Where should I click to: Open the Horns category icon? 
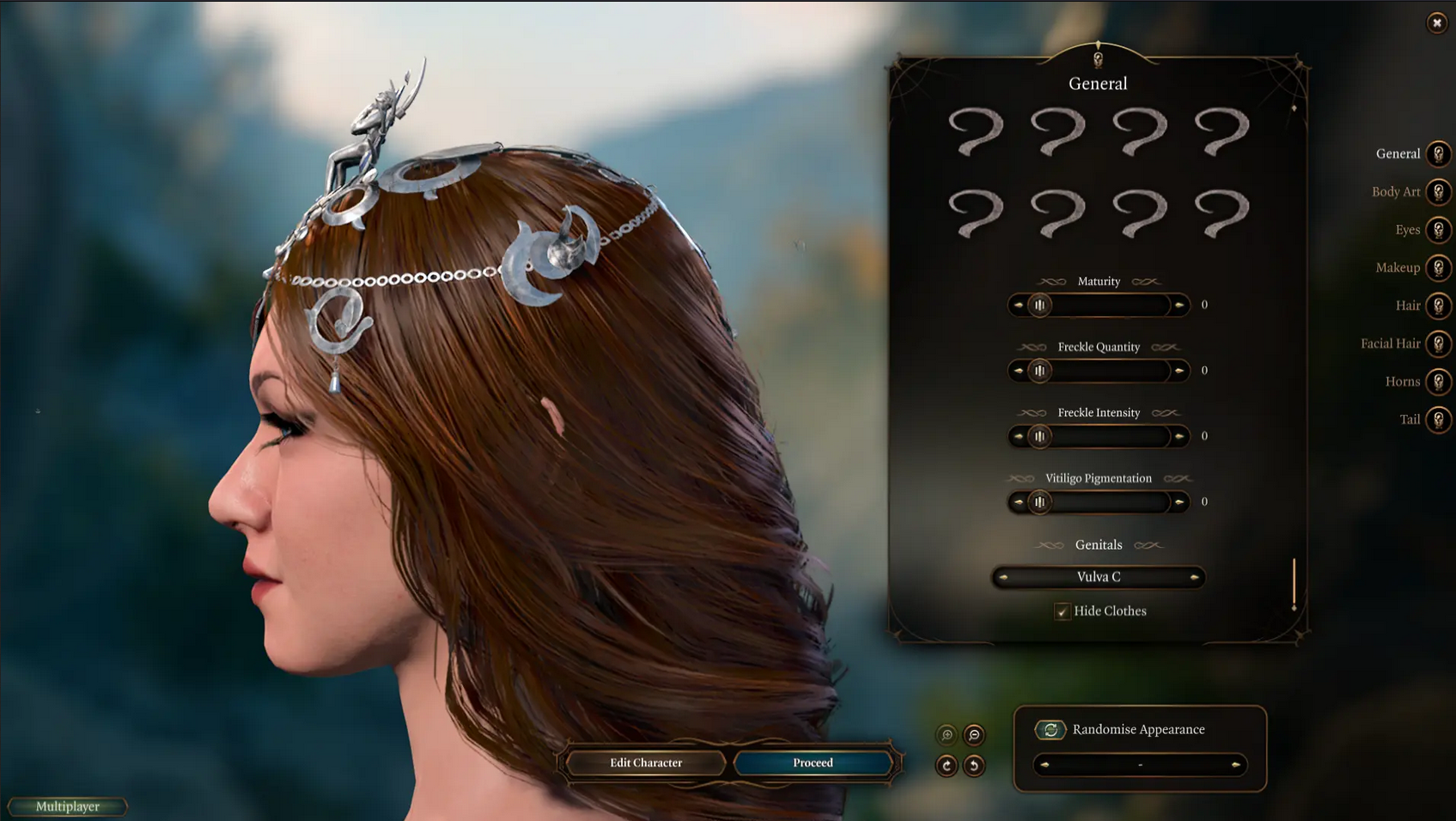point(1439,381)
